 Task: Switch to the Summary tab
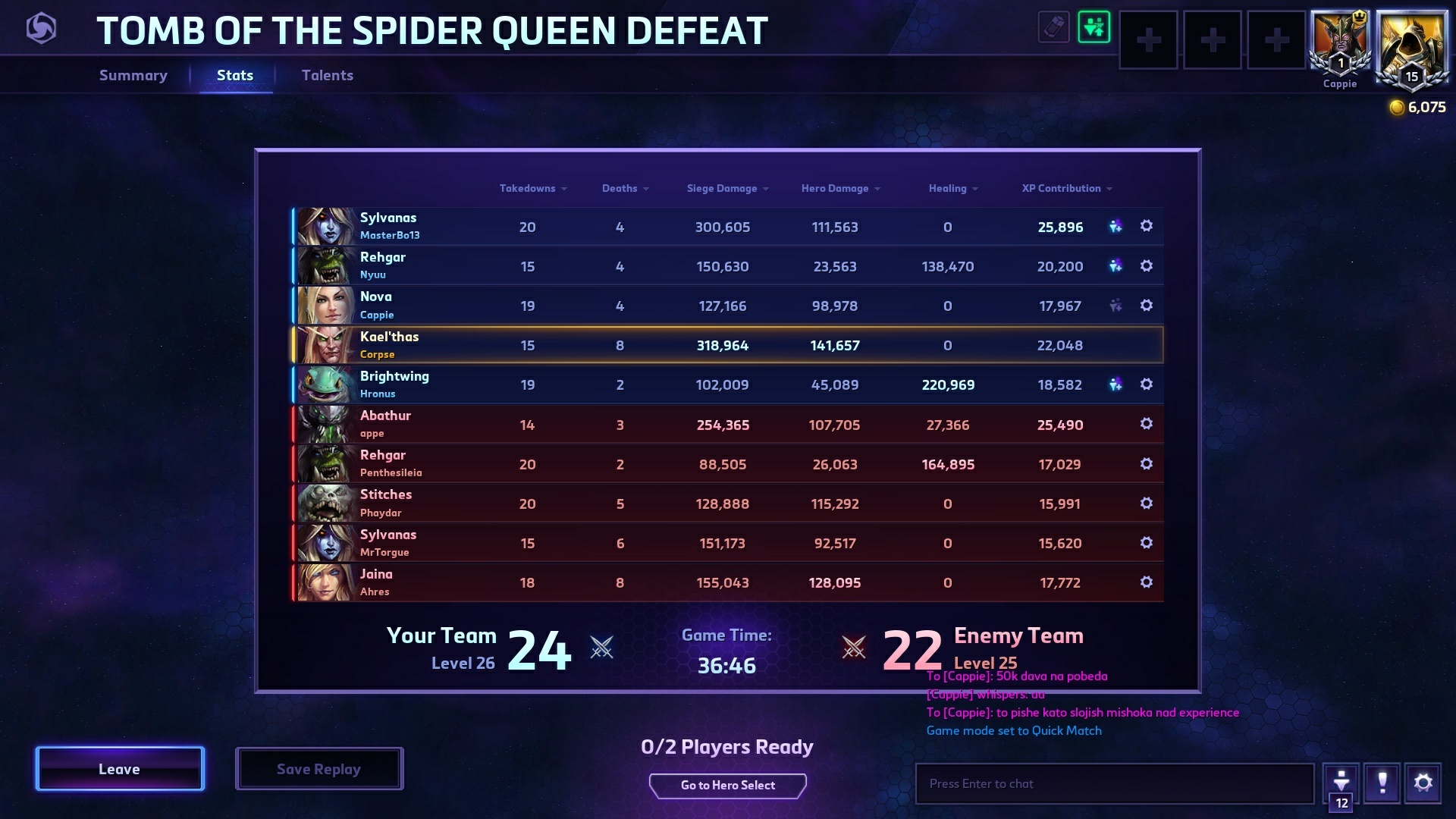pos(133,75)
